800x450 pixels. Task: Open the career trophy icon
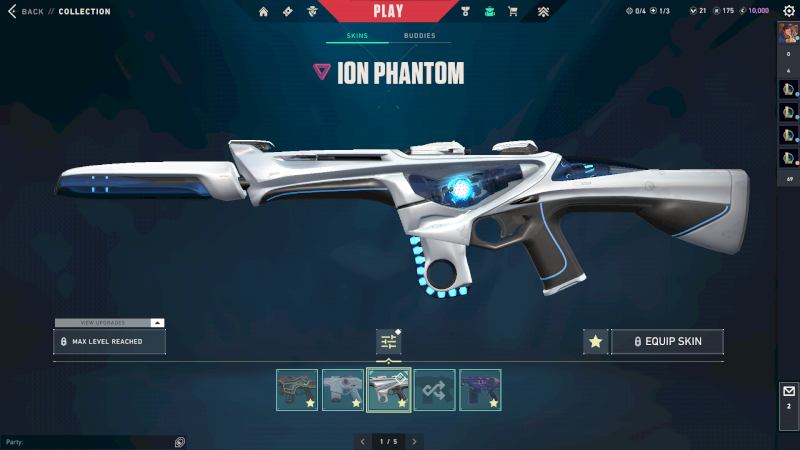coord(466,12)
